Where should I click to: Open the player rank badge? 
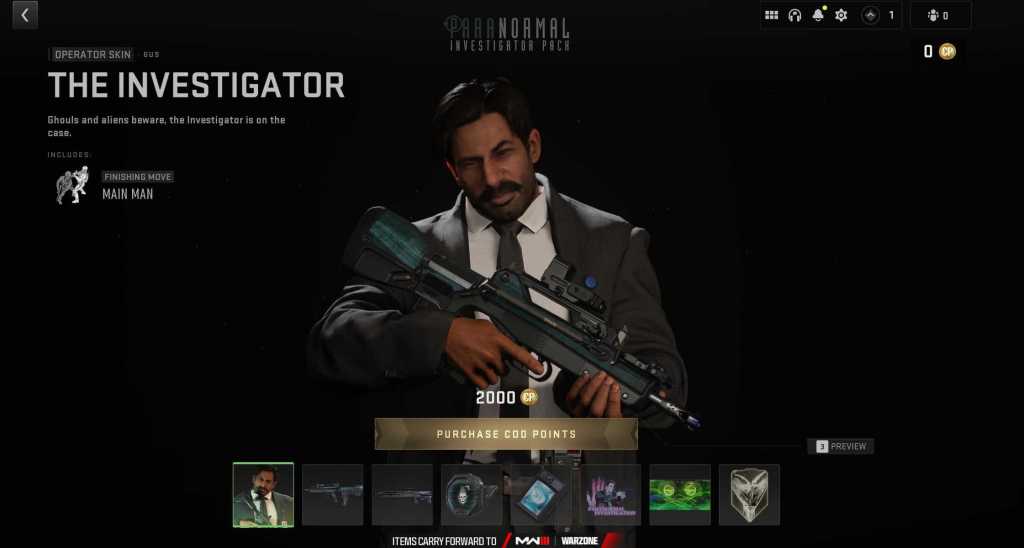point(871,15)
